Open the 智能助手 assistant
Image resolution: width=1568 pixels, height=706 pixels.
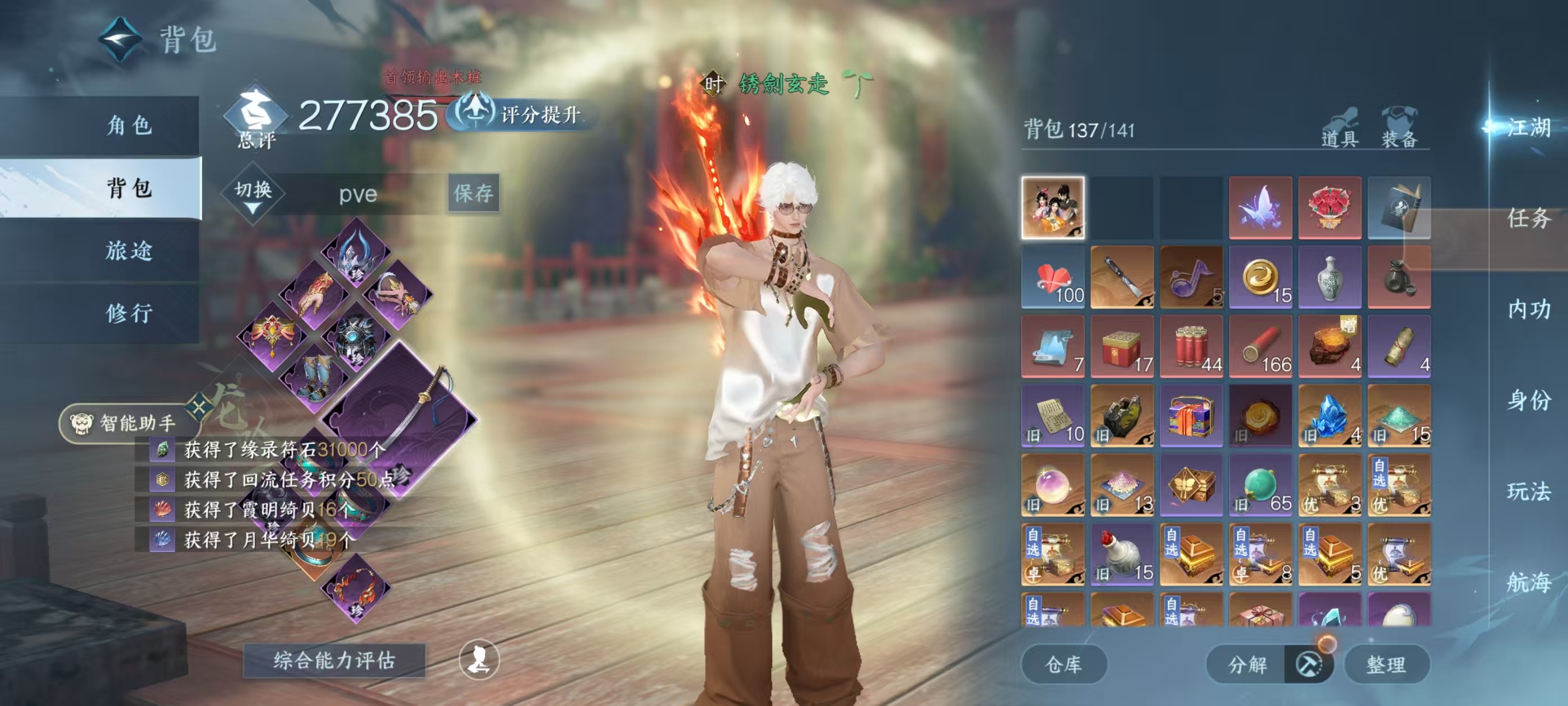click(125, 422)
